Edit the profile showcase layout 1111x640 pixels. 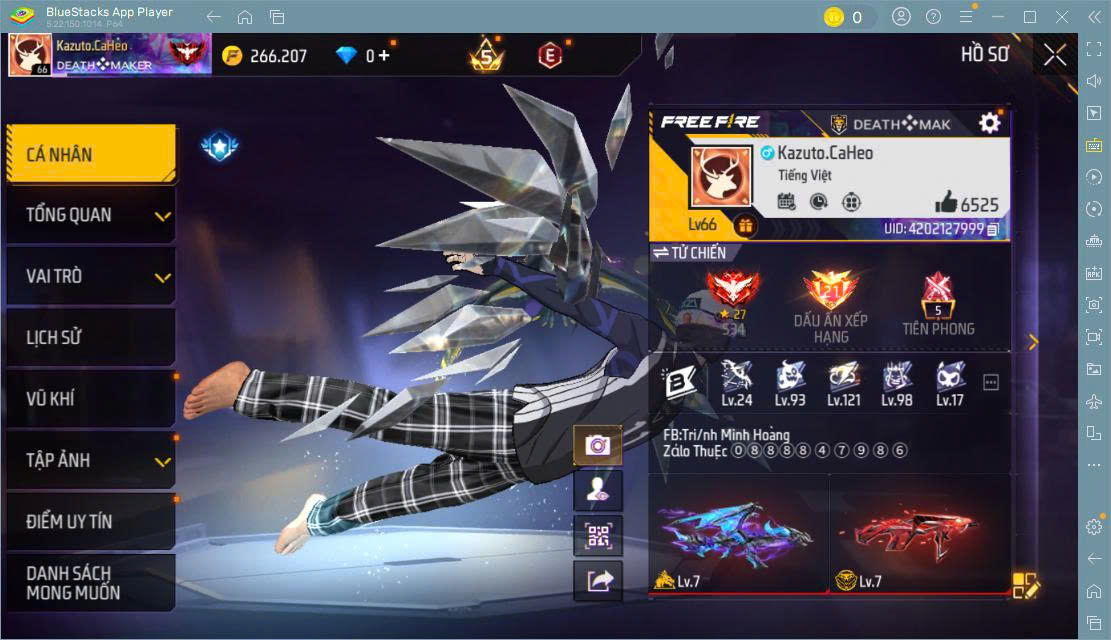(x=1026, y=586)
